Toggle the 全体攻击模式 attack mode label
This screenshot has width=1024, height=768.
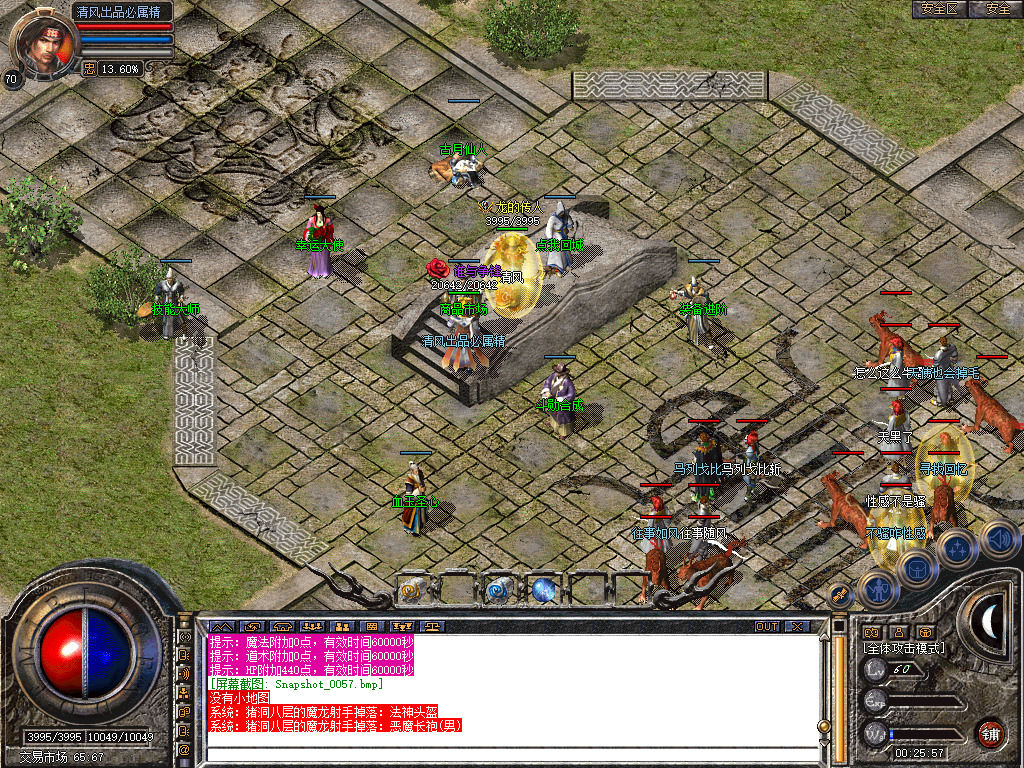point(904,648)
